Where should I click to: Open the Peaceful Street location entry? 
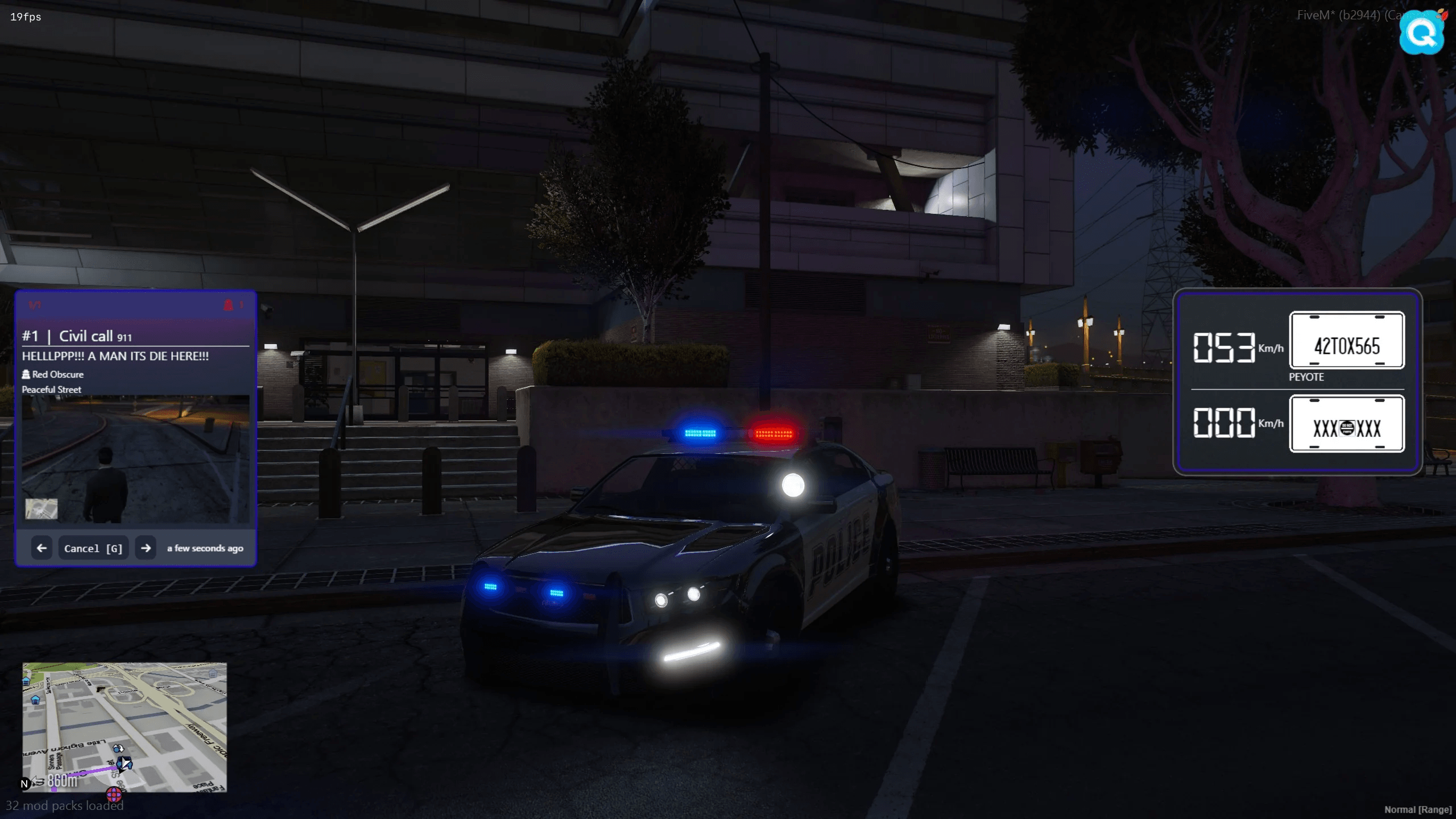point(51,389)
